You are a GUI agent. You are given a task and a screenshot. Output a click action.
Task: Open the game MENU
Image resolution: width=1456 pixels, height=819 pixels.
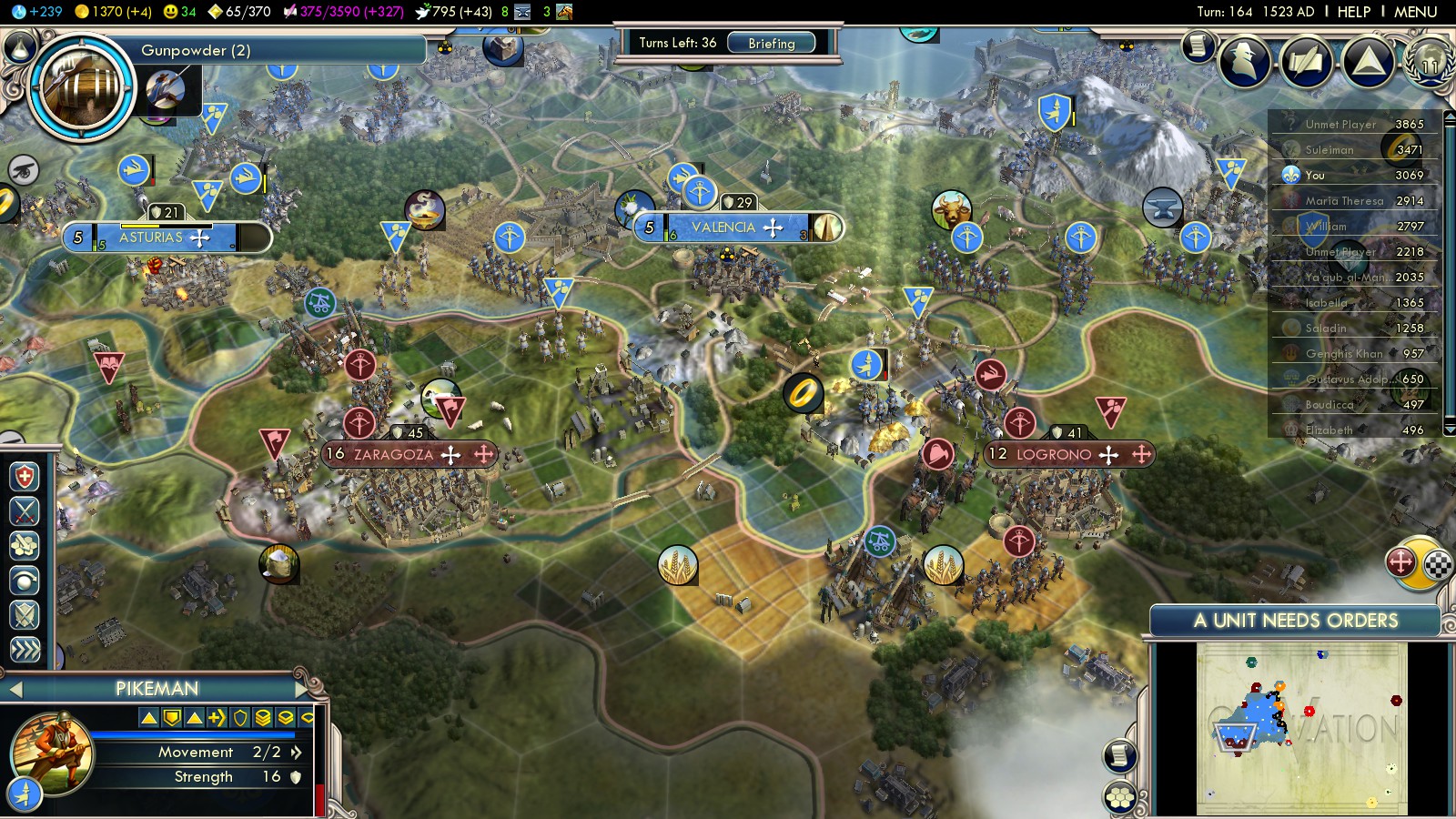coord(1415,12)
